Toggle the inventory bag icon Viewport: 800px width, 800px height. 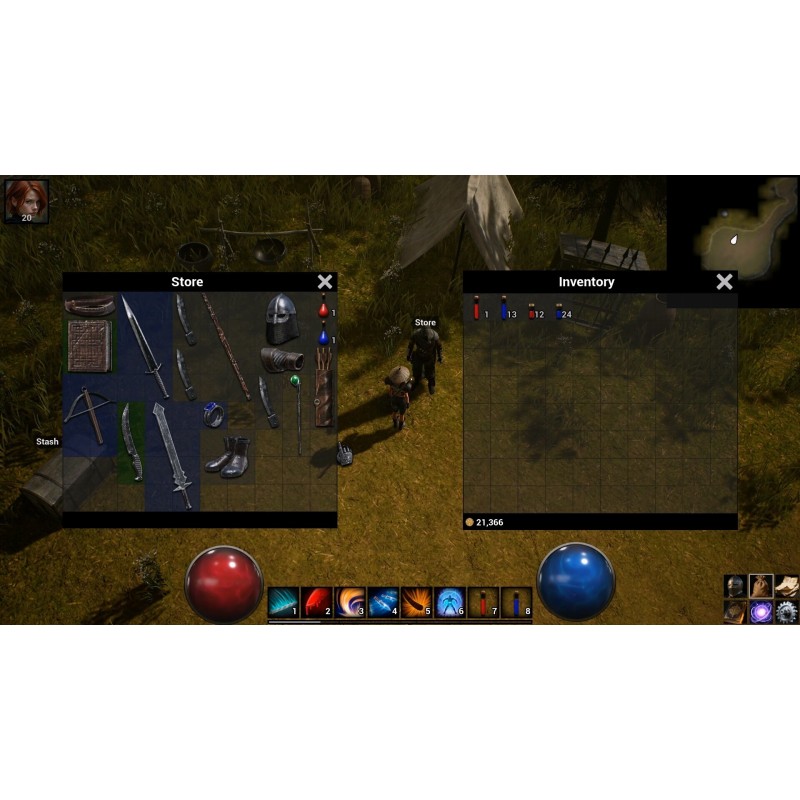tap(761, 586)
